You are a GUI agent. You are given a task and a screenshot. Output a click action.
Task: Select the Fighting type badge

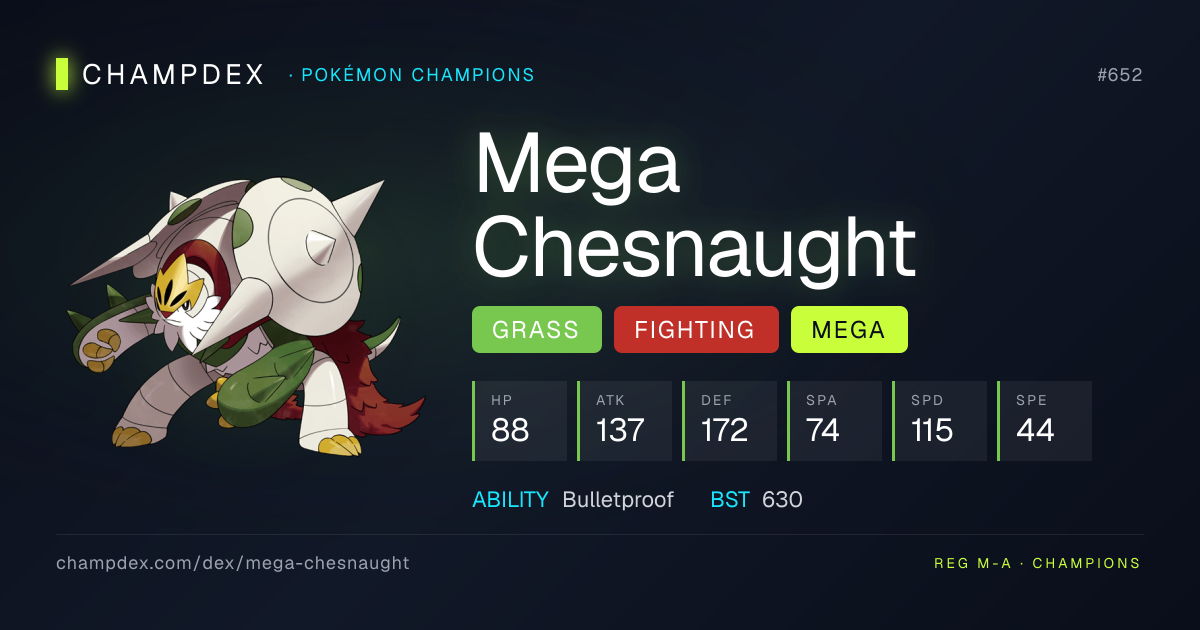click(x=696, y=330)
